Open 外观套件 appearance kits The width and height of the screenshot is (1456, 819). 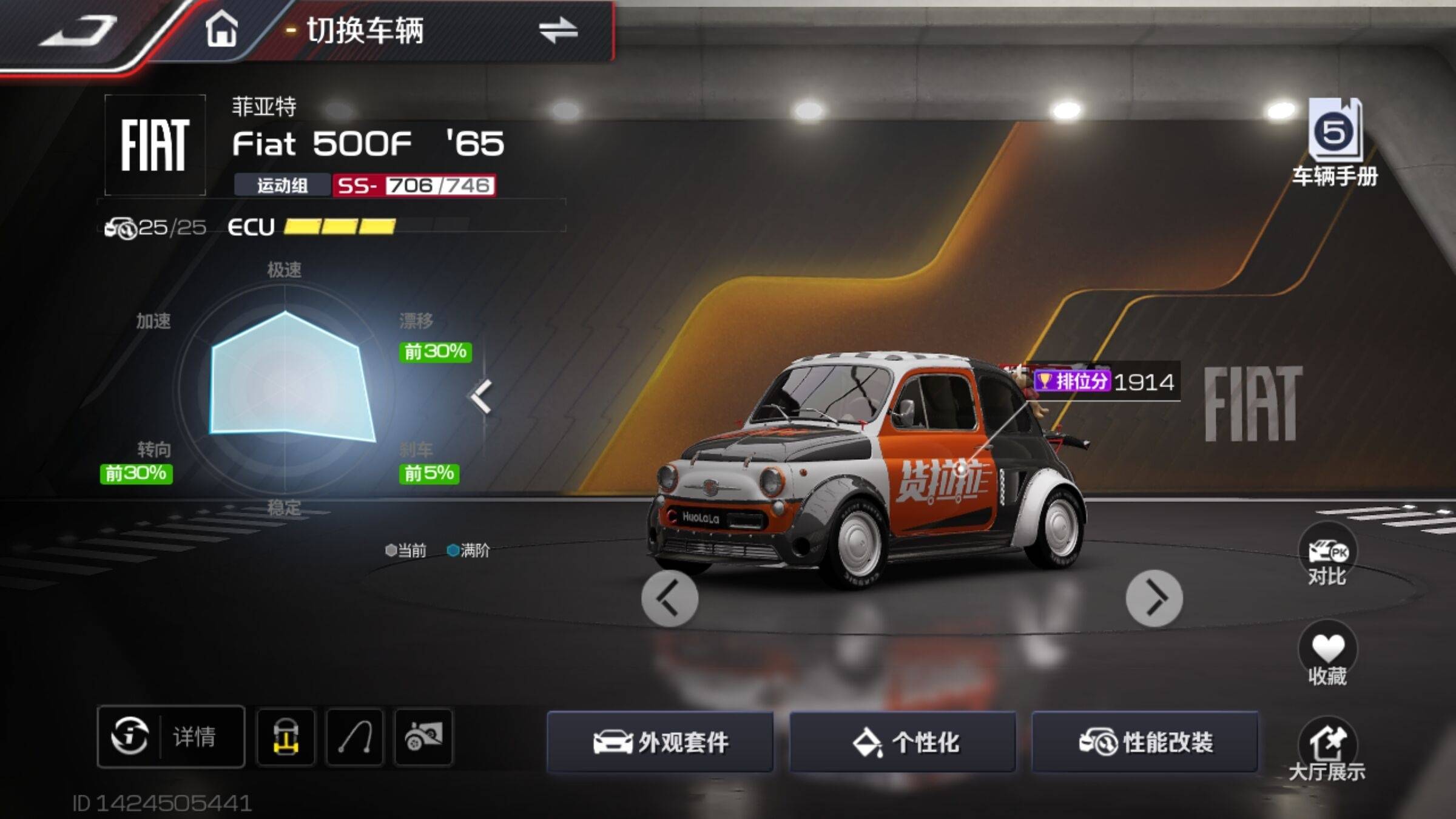[x=660, y=741]
